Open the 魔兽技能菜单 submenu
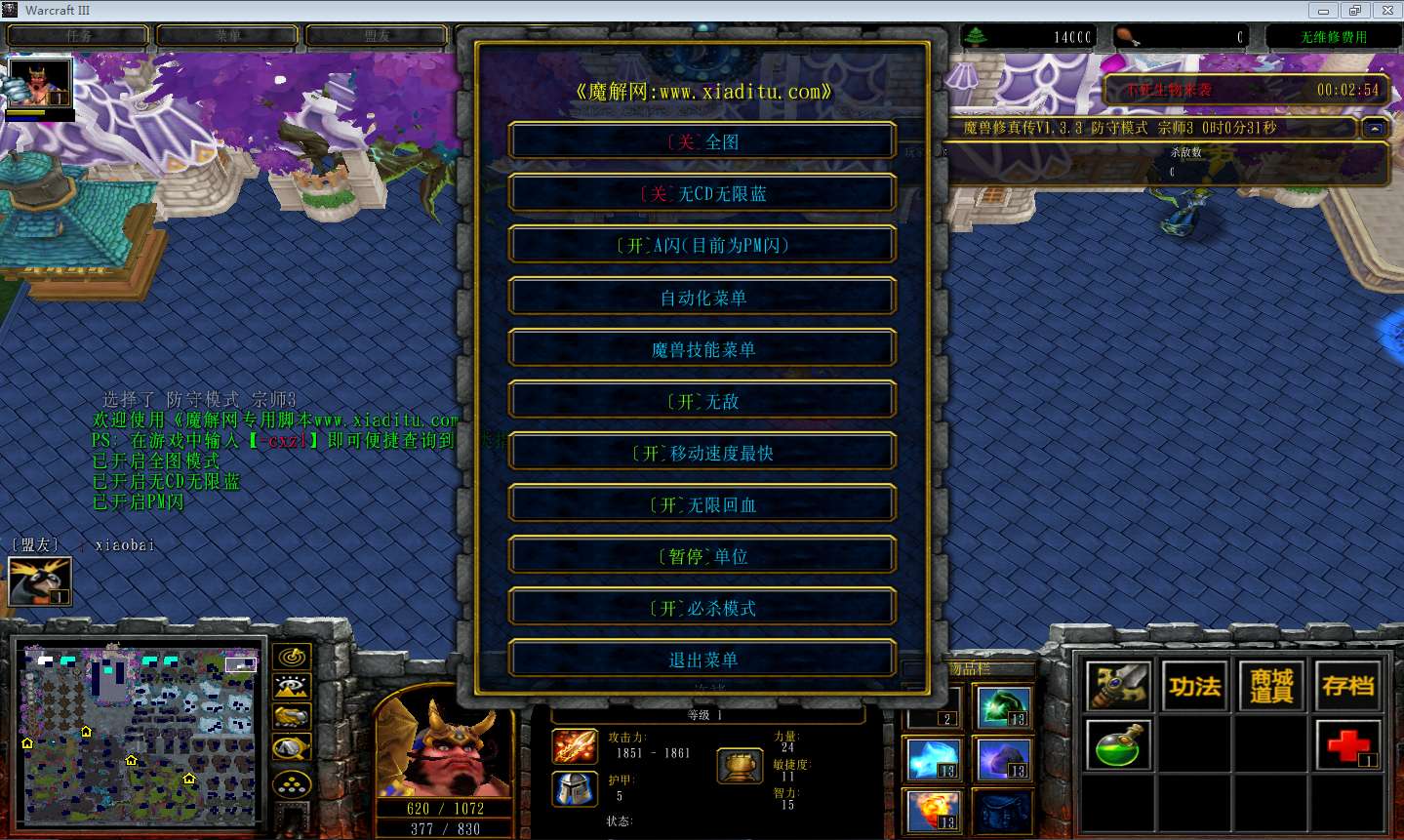 (x=702, y=347)
